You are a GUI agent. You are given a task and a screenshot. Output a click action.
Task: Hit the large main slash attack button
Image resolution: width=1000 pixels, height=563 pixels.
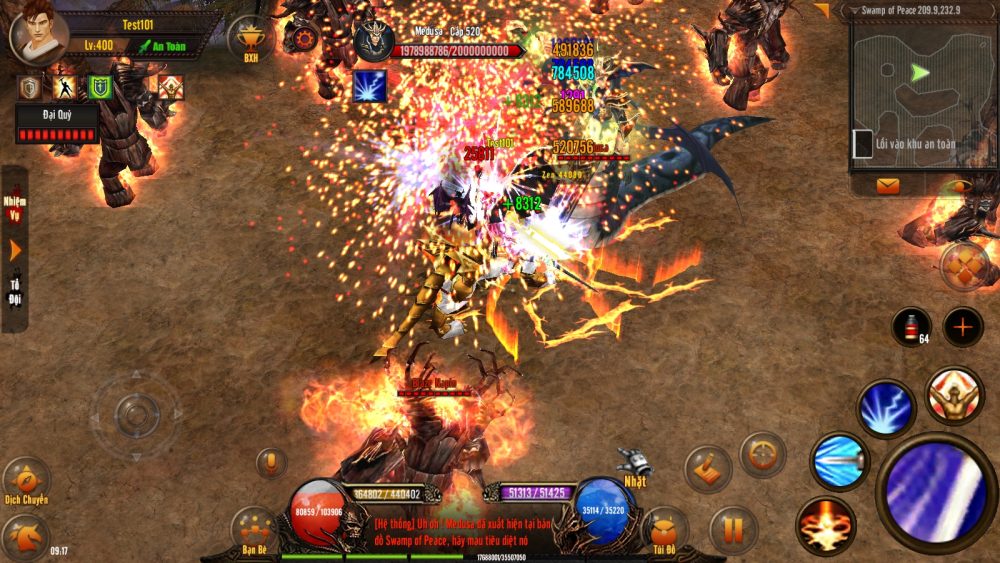(935, 490)
